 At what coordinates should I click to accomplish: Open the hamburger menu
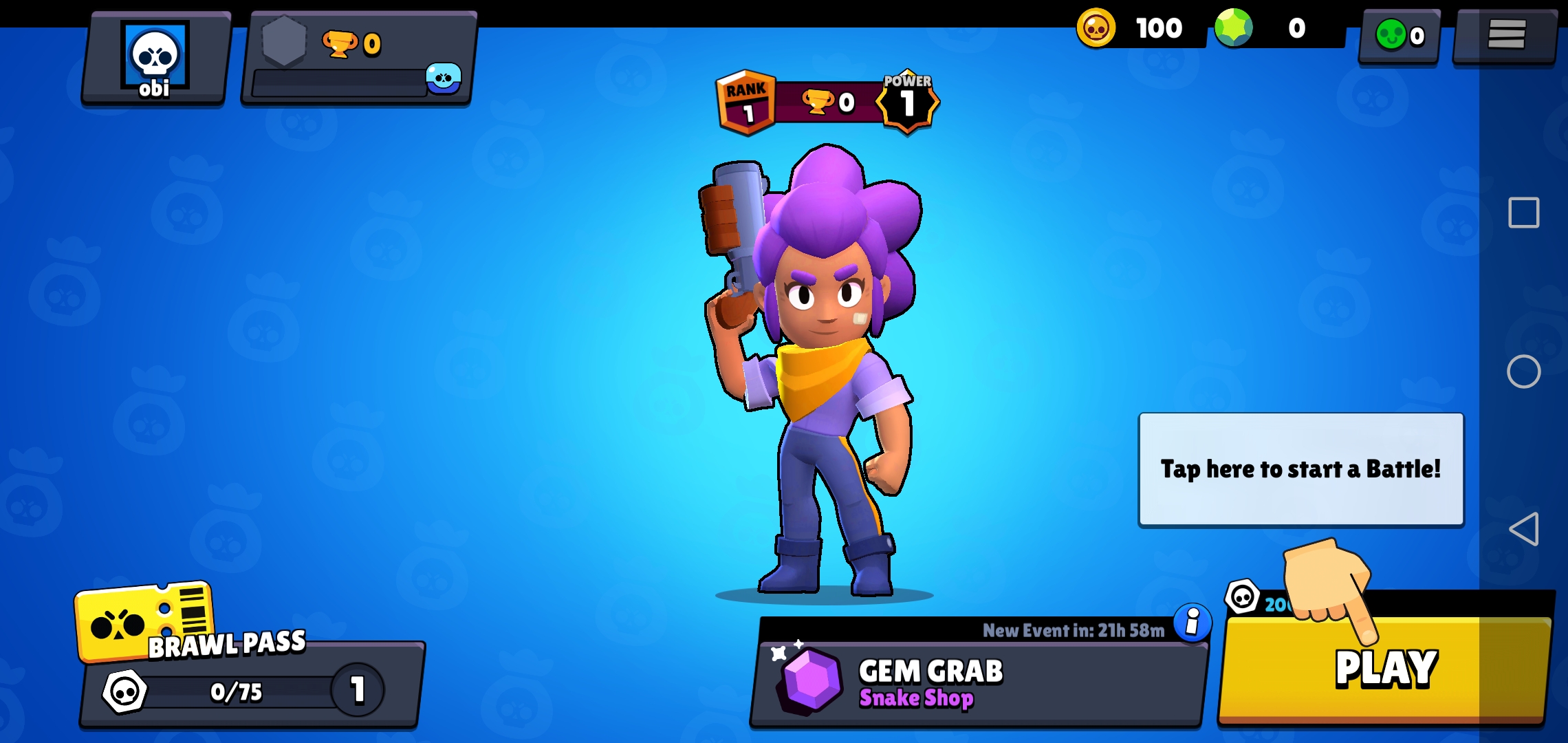pyautogui.click(x=1505, y=34)
